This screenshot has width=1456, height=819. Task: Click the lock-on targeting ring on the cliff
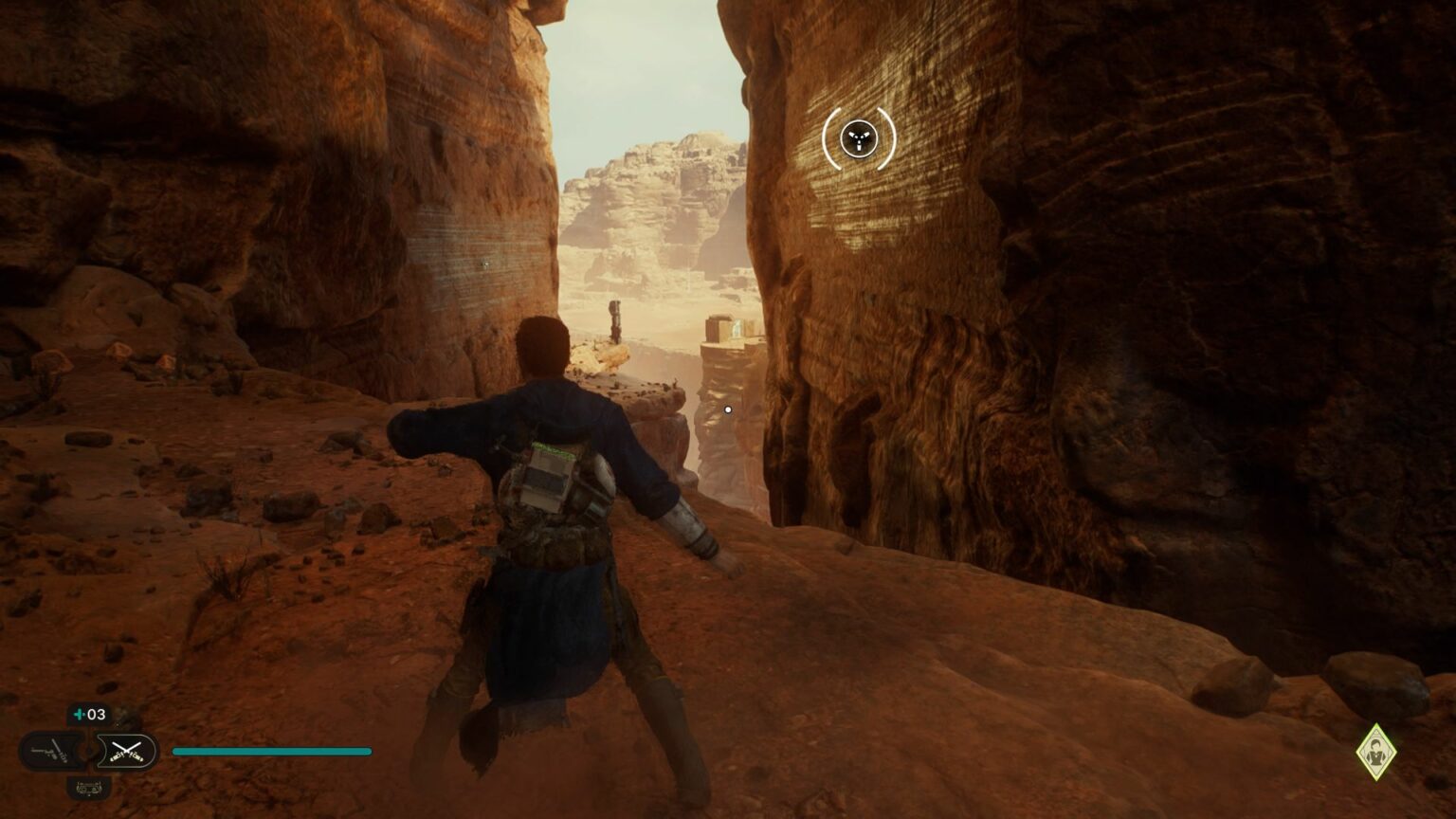point(858,138)
